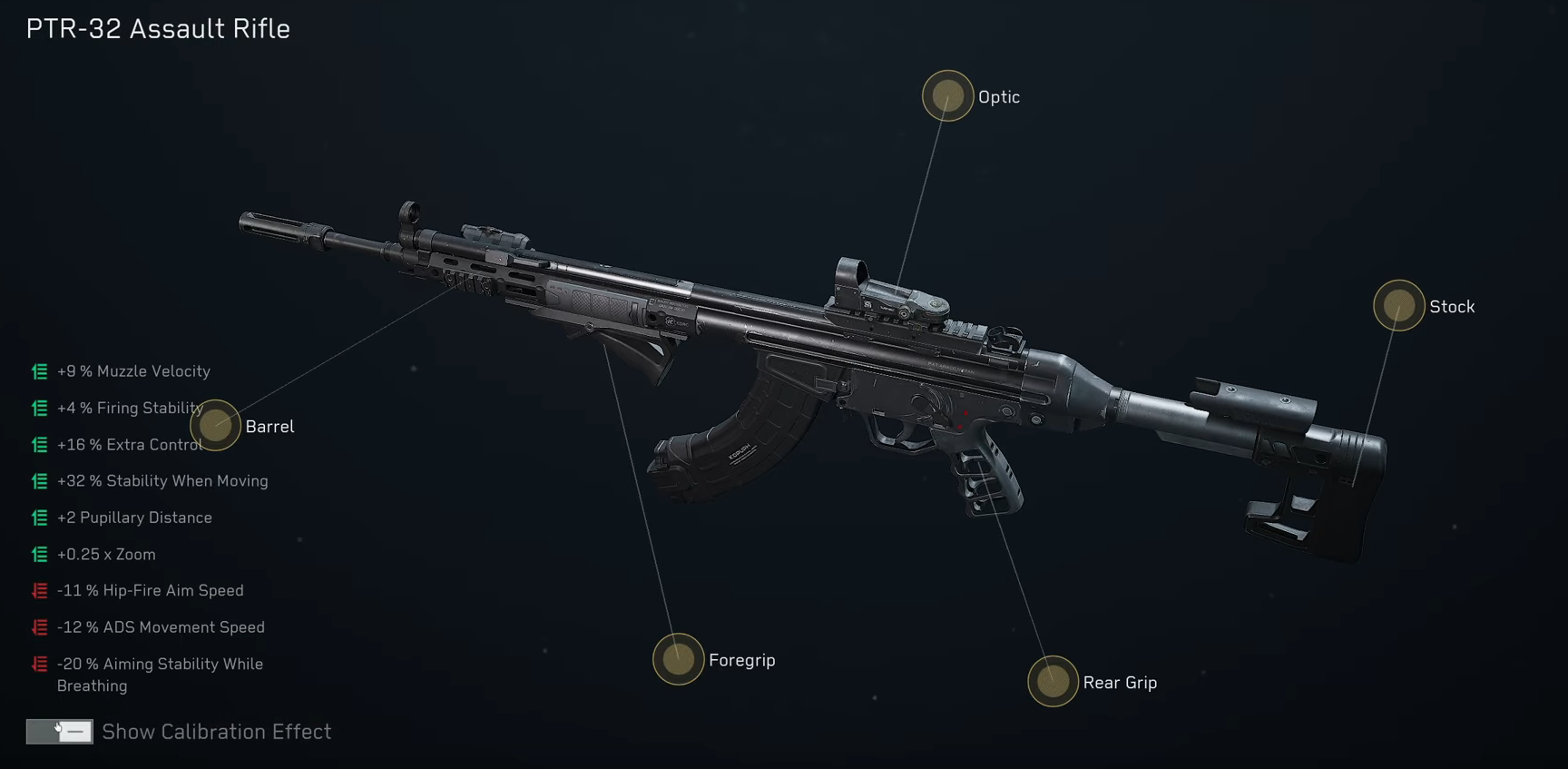Viewport: 1568px width, 769px height.
Task: Open the Optic attachment slot
Action: (x=946, y=95)
